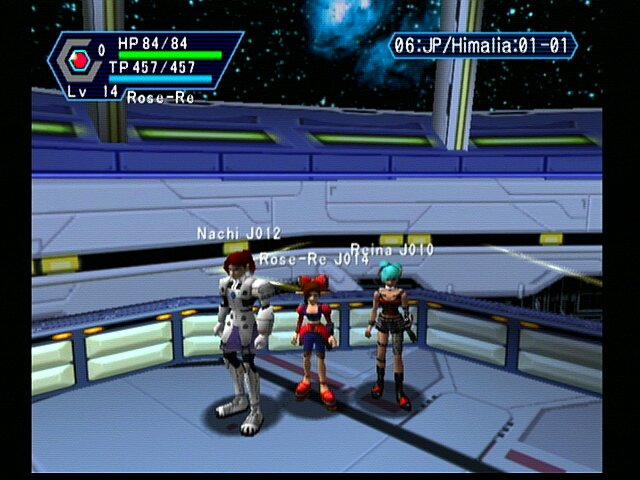Select the Nachi J012 name tag
Image resolution: width=640 pixels, height=480 pixels.
(x=239, y=234)
